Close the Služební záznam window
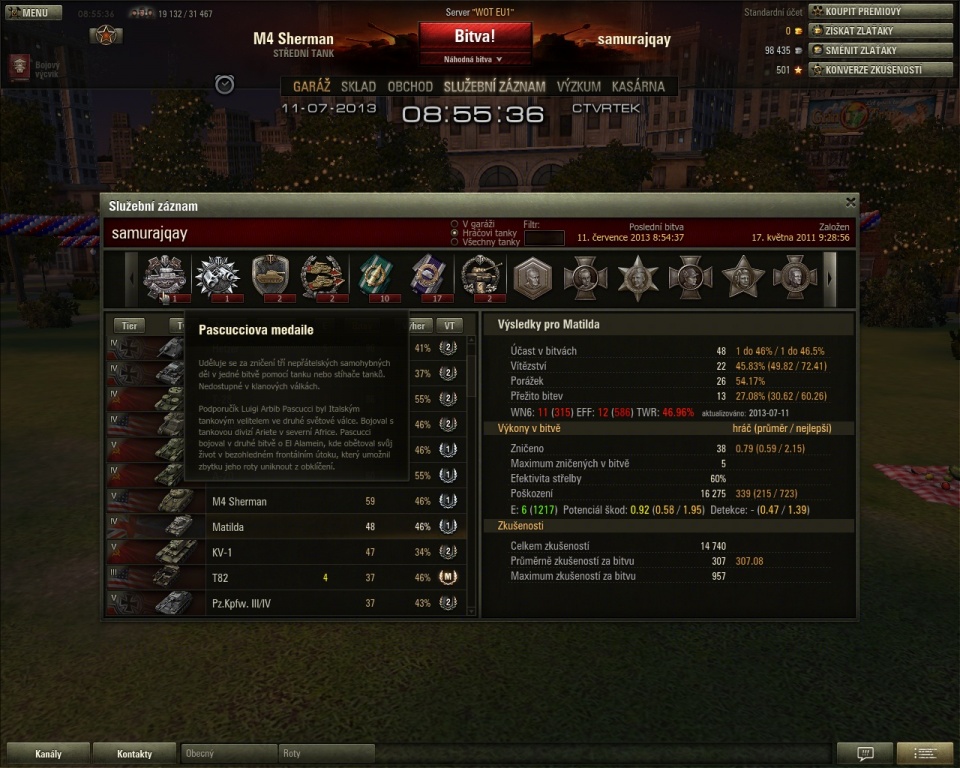The height and width of the screenshot is (768, 960). [x=850, y=202]
